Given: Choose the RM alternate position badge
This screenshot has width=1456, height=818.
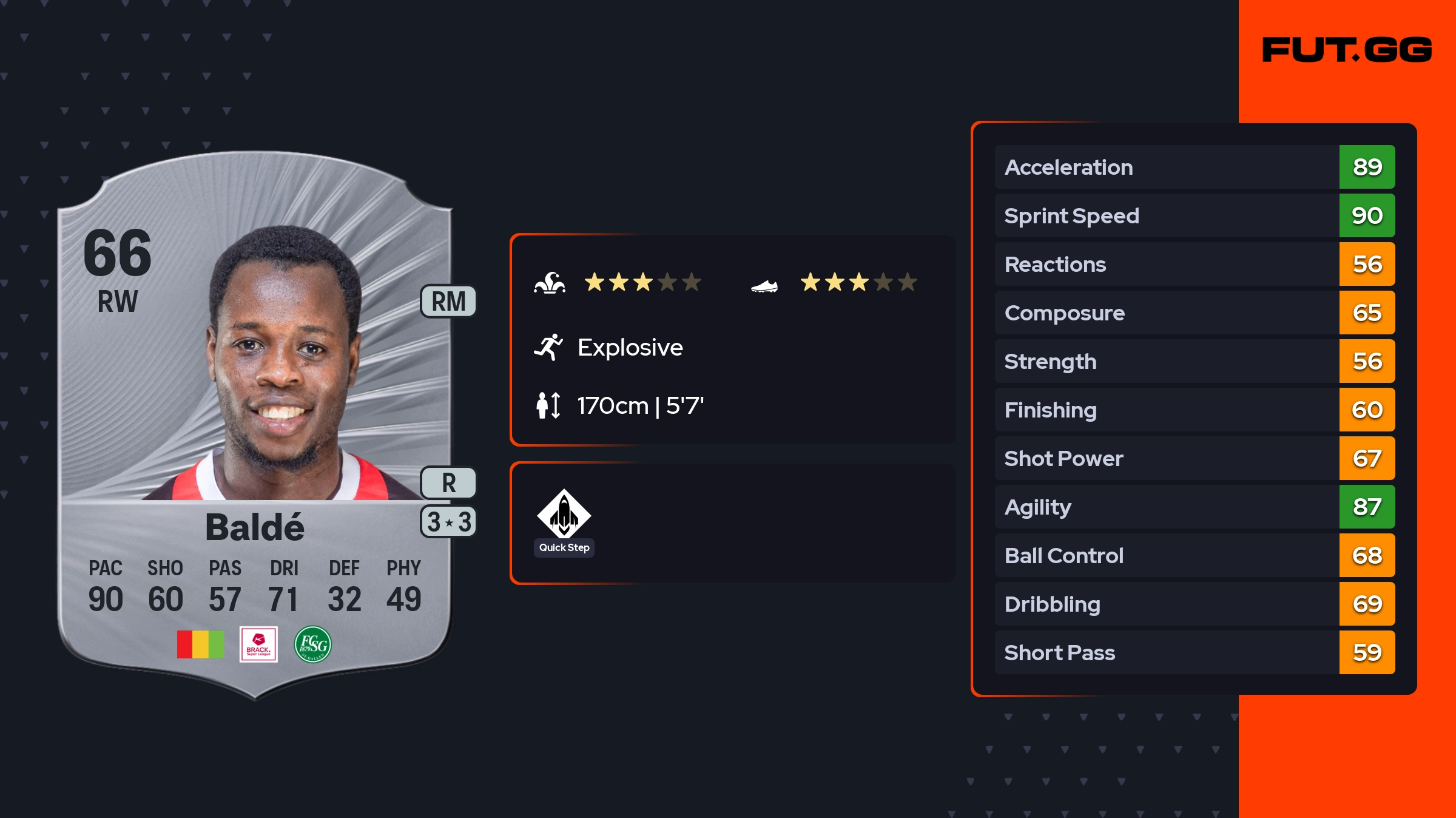Looking at the screenshot, I should (x=448, y=302).
